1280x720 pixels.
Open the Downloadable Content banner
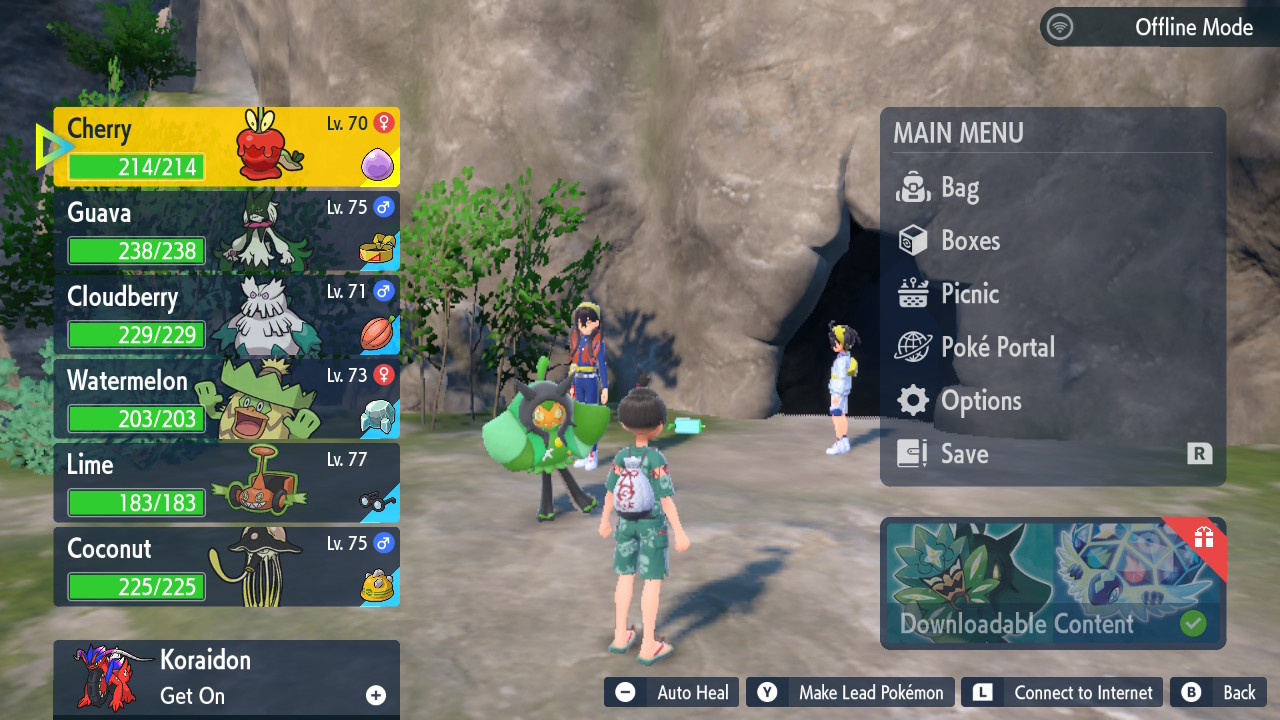pyautogui.click(x=1052, y=583)
